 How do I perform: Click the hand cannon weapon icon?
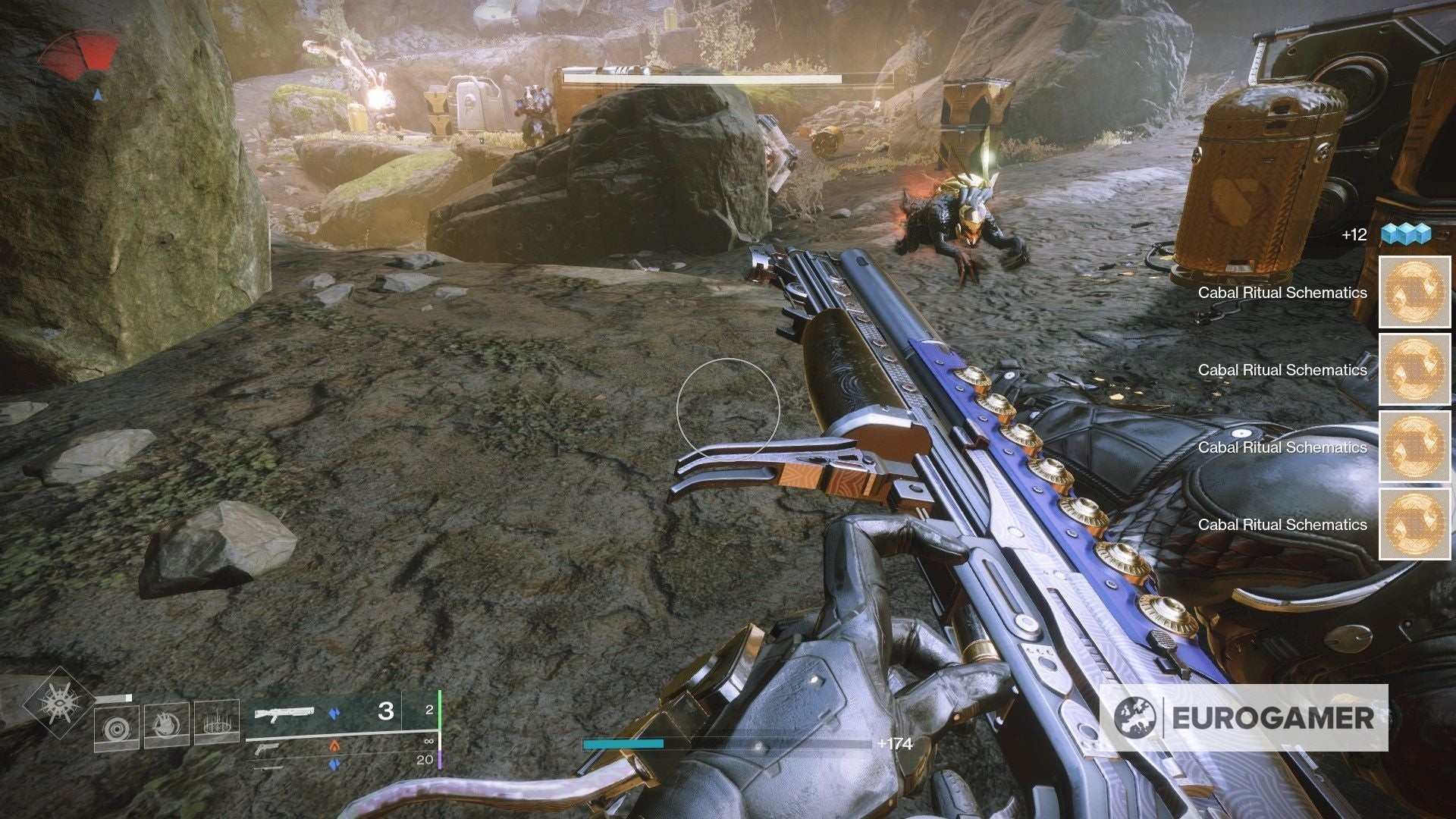point(267,749)
